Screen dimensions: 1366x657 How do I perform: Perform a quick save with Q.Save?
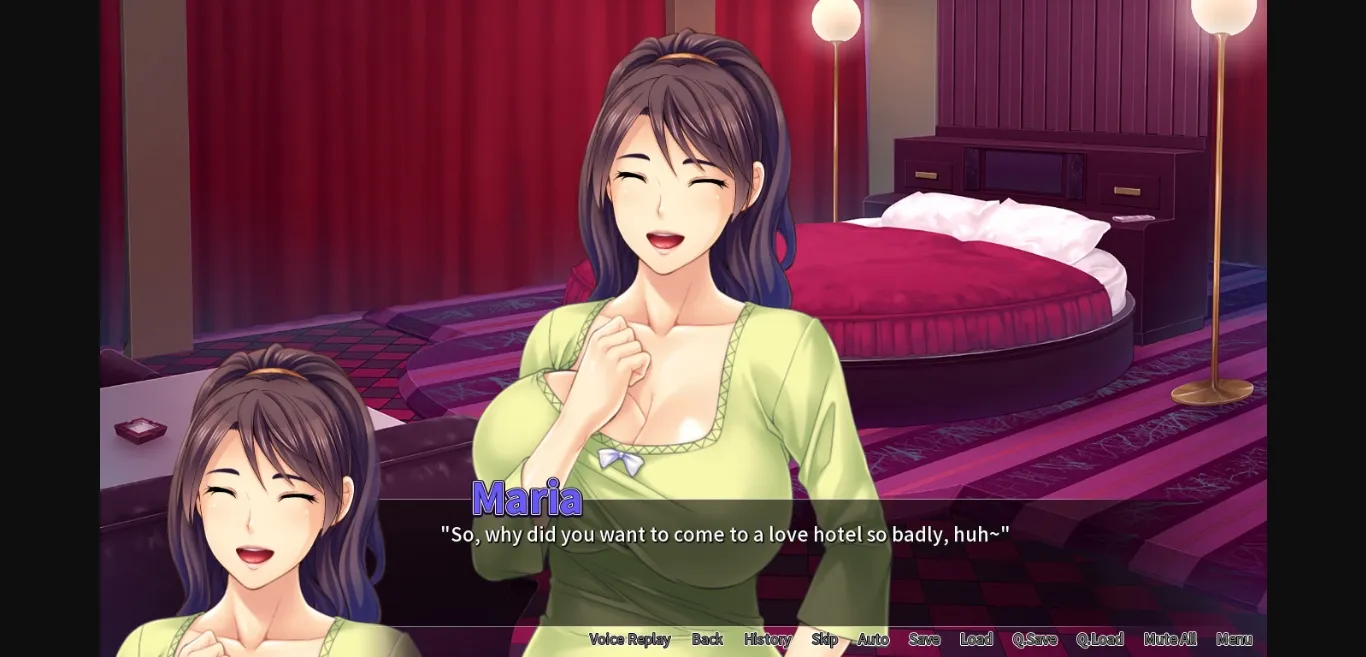pos(1034,639)
